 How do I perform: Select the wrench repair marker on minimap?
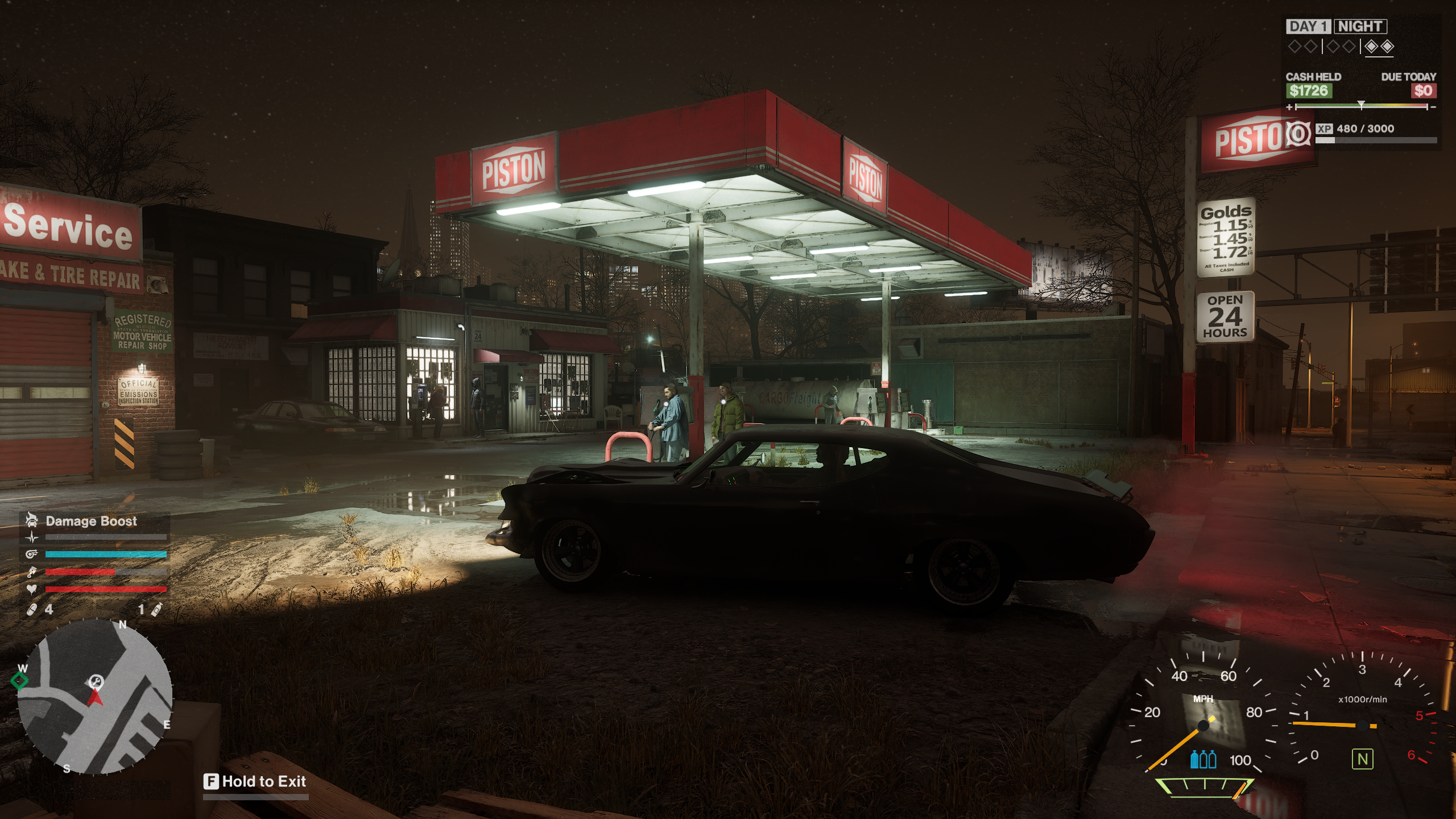click(x=96, y=681)
